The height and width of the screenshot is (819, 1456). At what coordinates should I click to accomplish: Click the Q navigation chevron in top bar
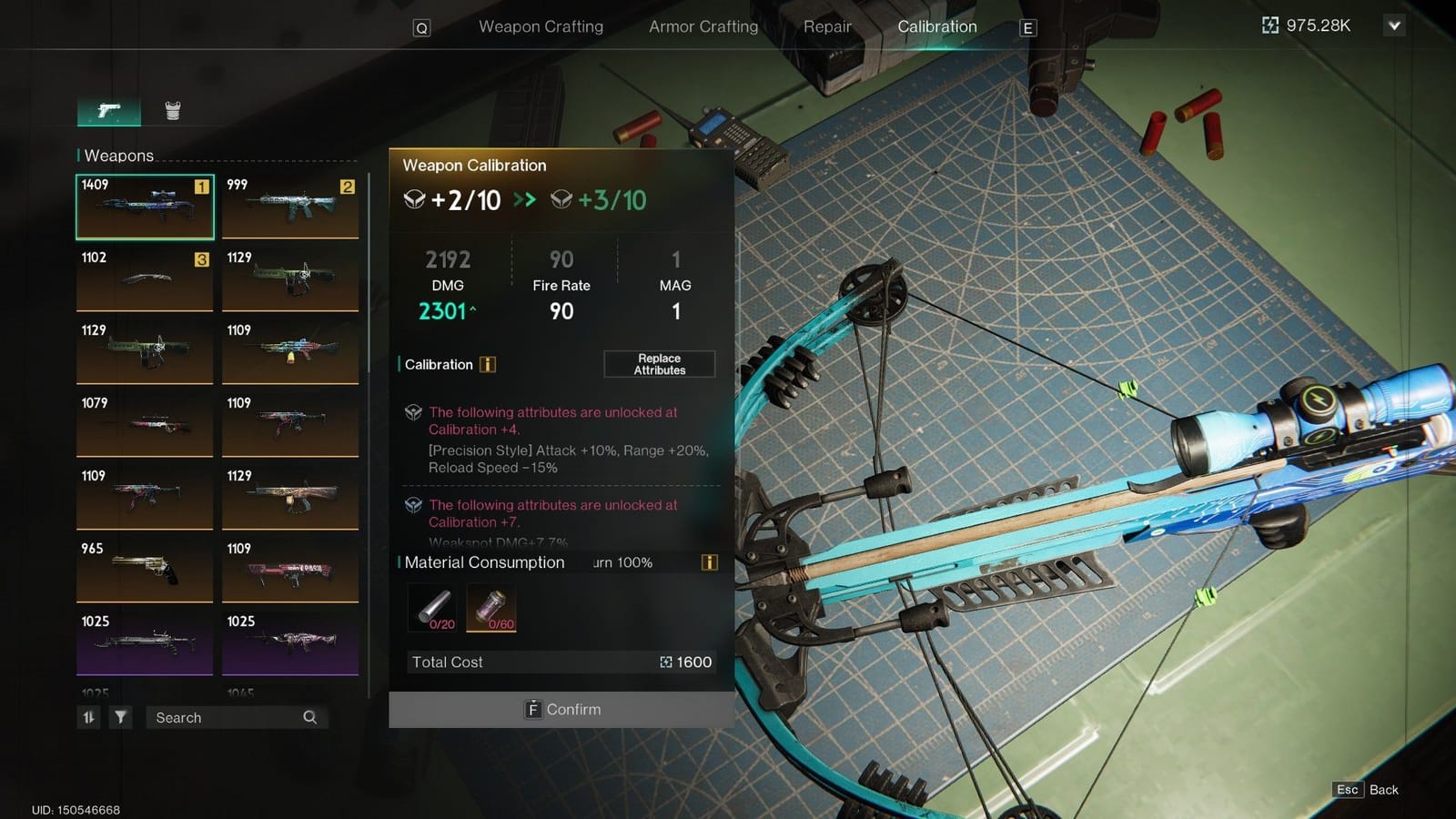tap(420, 27)
